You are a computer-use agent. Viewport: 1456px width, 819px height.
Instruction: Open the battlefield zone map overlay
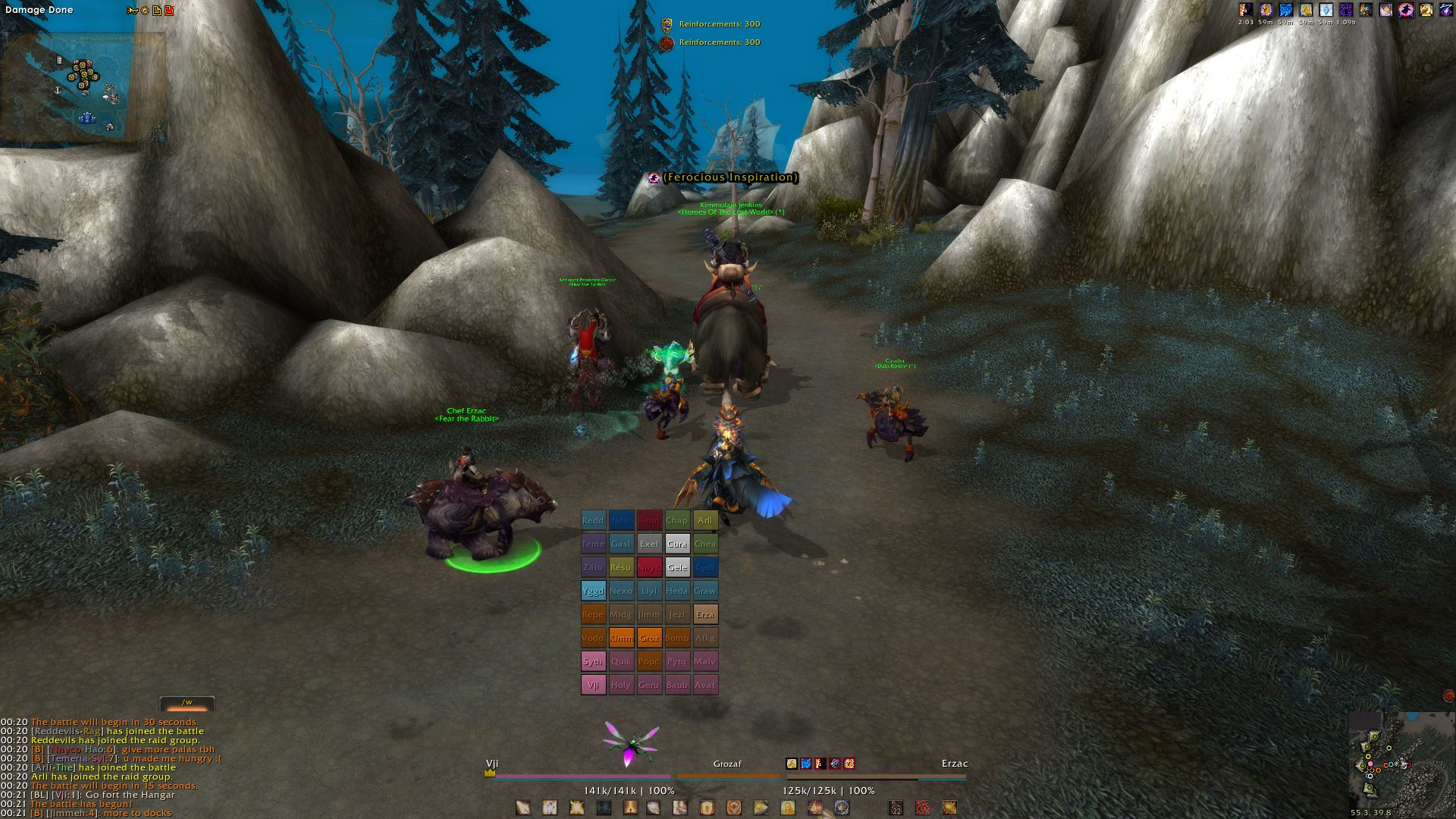pos(83,87)
